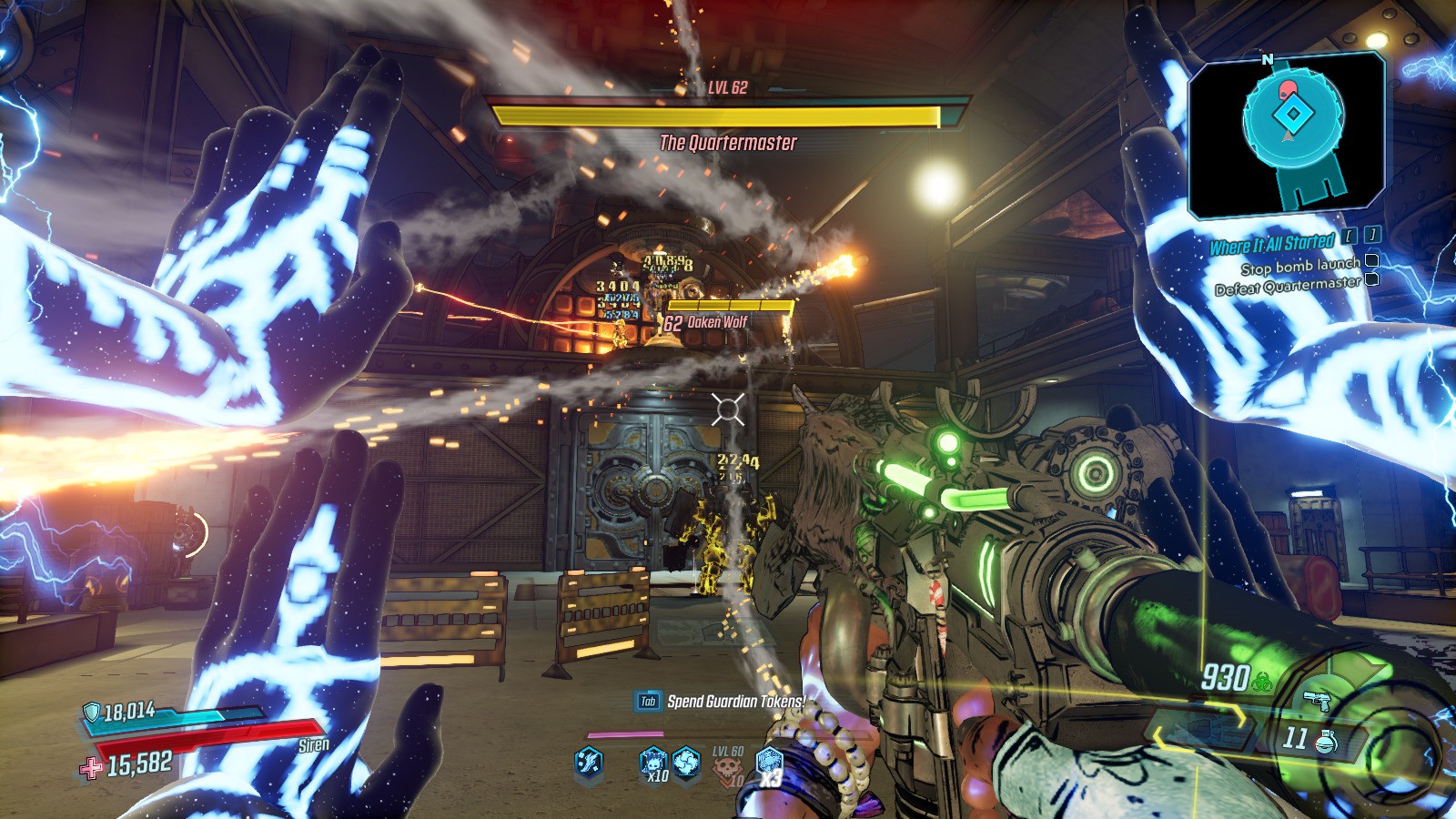Select the winged boot buff icon

point(590,762)
